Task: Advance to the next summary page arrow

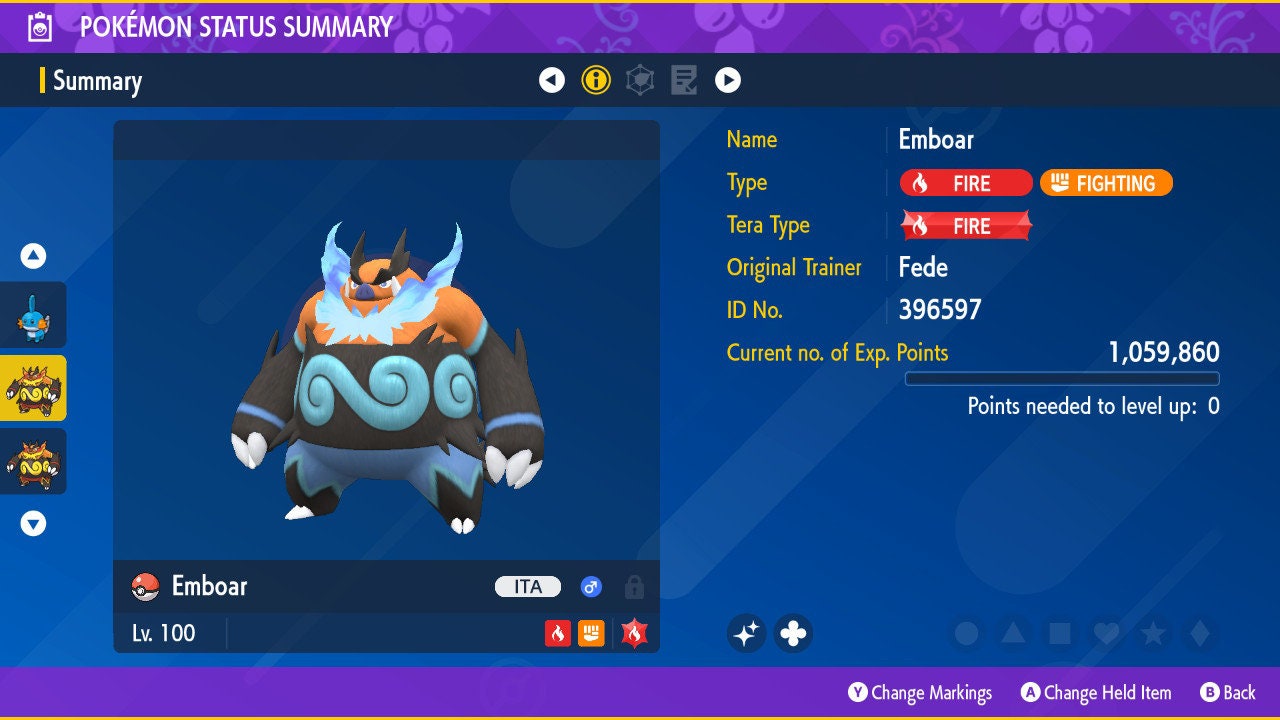Action: point(728,80)
